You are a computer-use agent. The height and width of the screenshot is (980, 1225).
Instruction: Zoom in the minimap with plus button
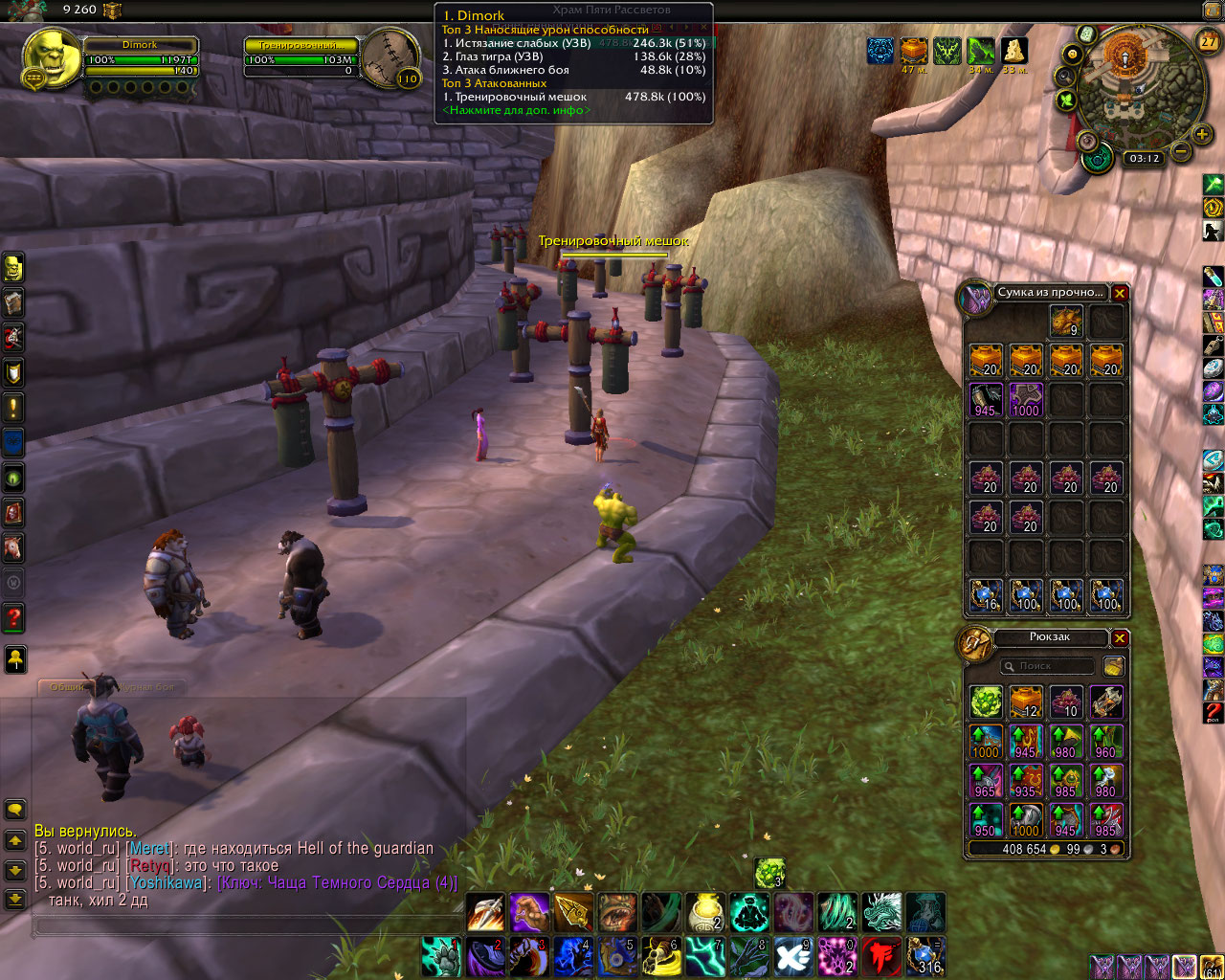pyautogui.click(x=1202, y=135)
